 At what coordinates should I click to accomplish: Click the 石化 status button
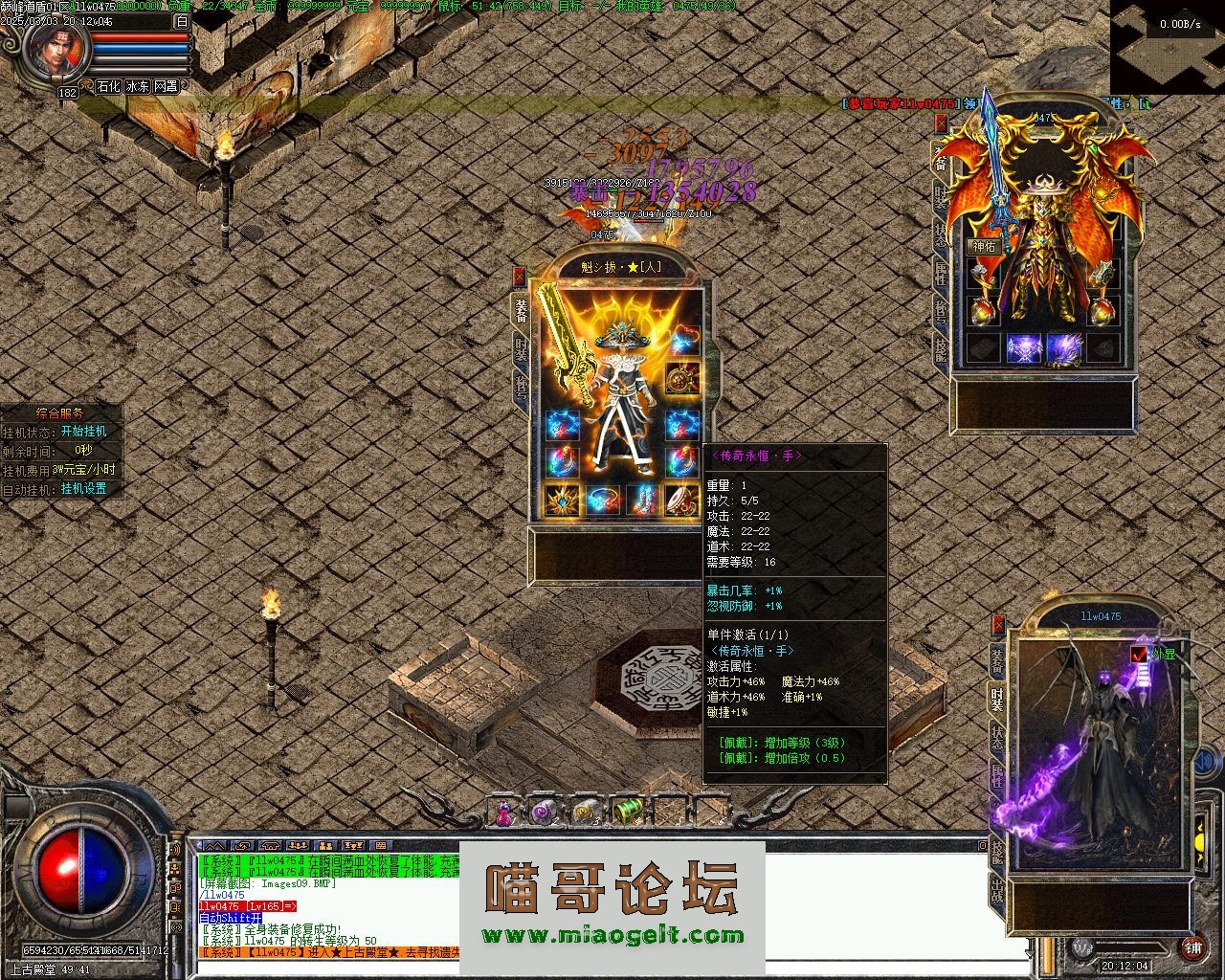click(x=108, y=86)
